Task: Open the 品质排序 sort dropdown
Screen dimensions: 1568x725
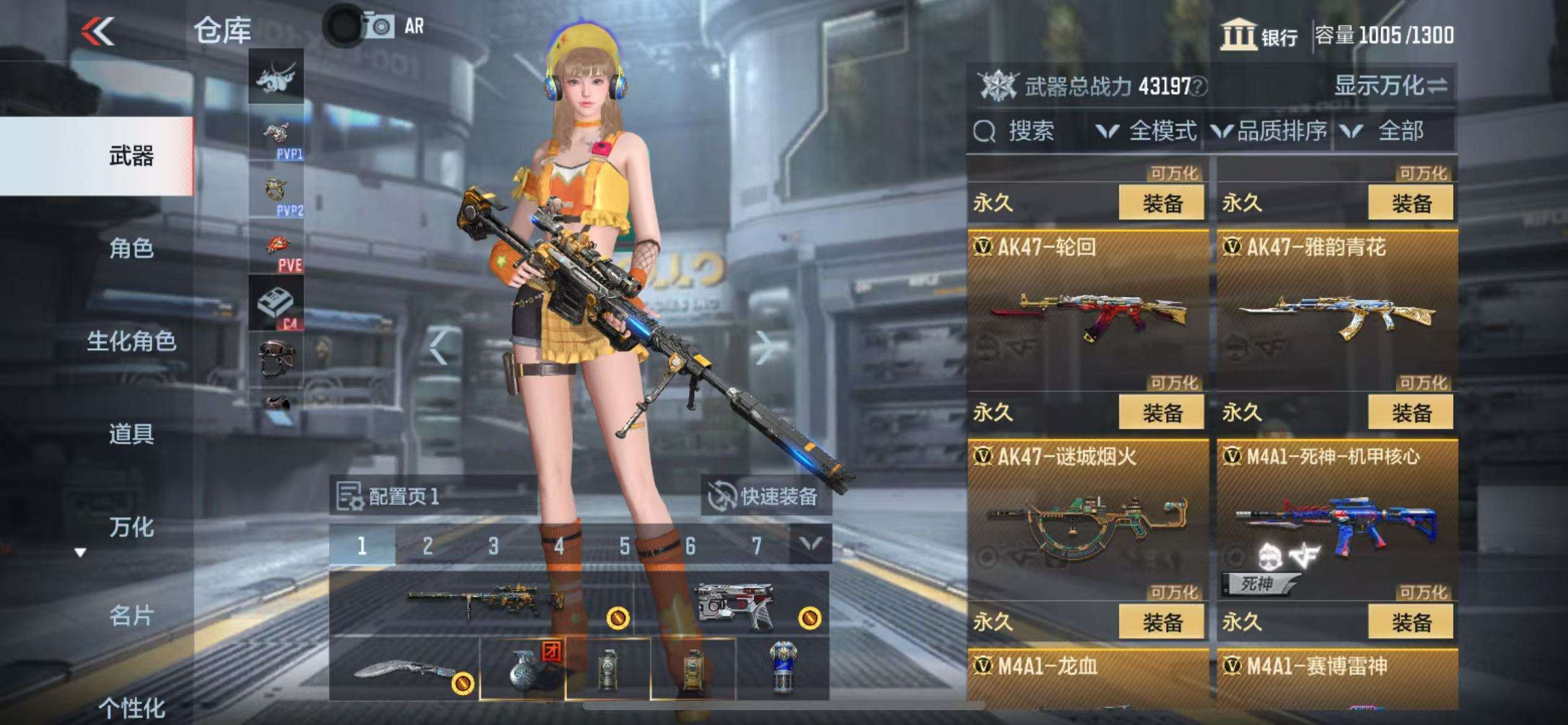Action: (x=1270, y=131)
